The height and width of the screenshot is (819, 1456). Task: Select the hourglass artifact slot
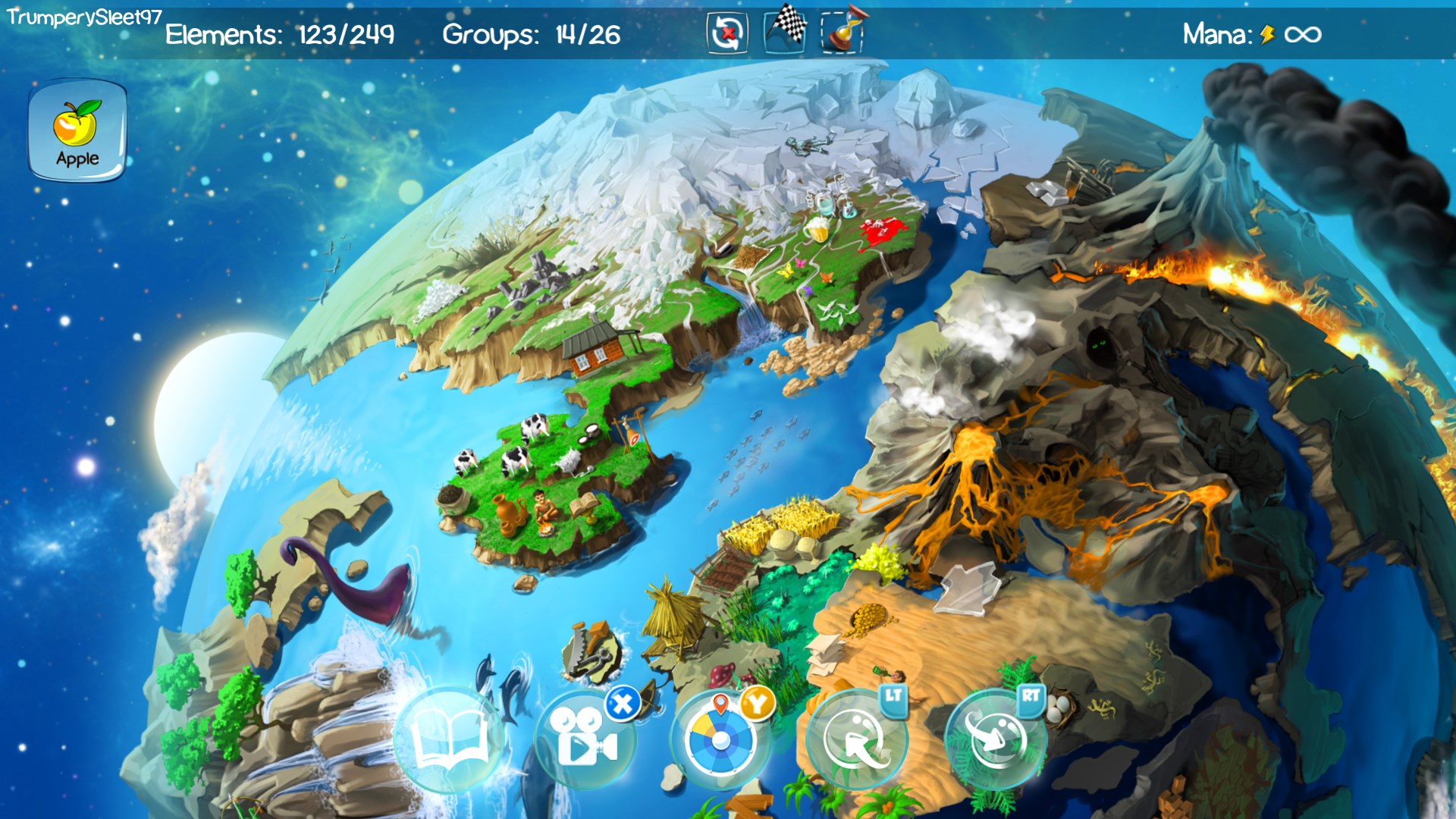pyautogui.click(x=844, y=33)
